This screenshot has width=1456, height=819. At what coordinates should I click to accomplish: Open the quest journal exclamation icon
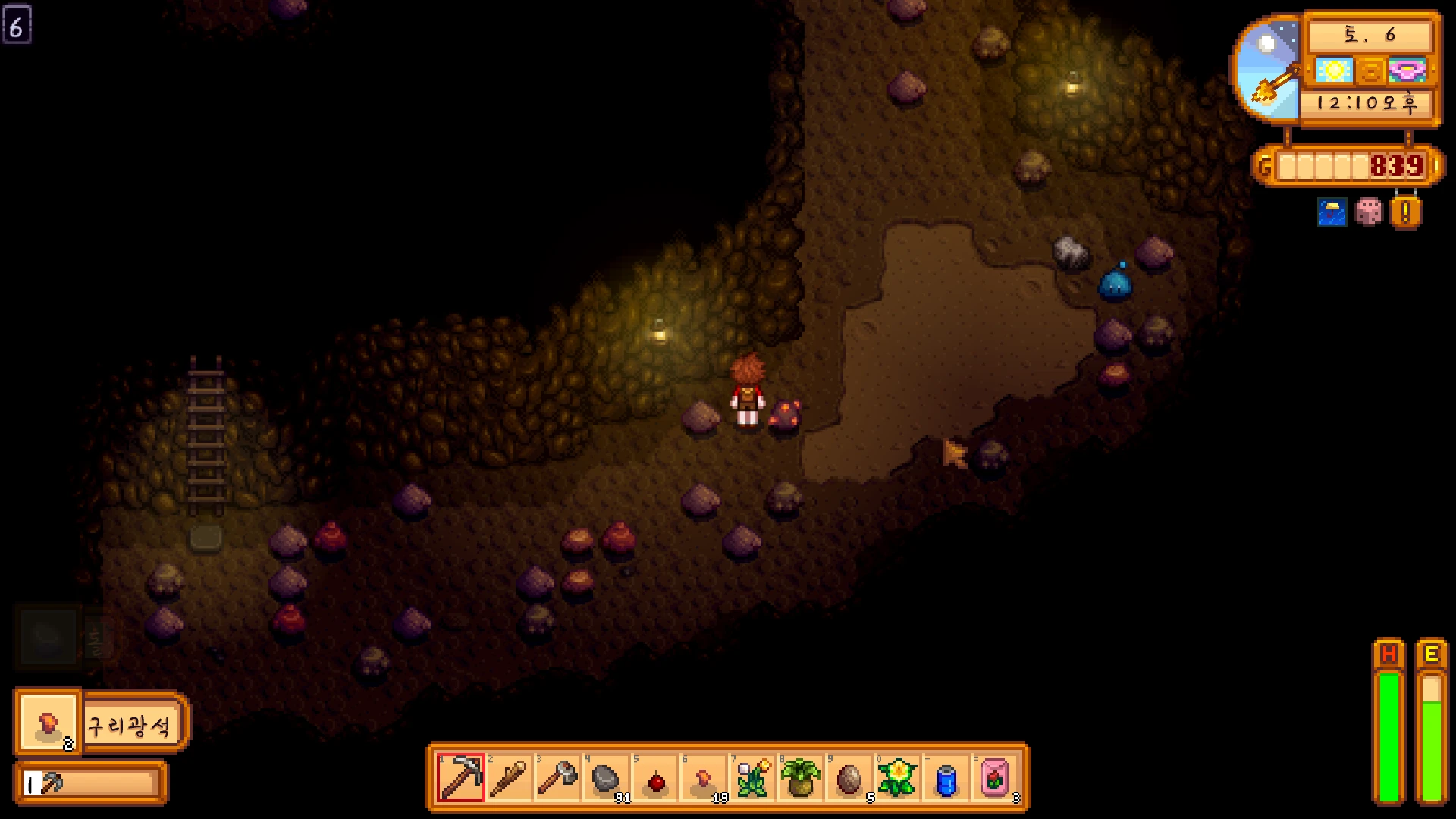click(x=1405, y=212)
